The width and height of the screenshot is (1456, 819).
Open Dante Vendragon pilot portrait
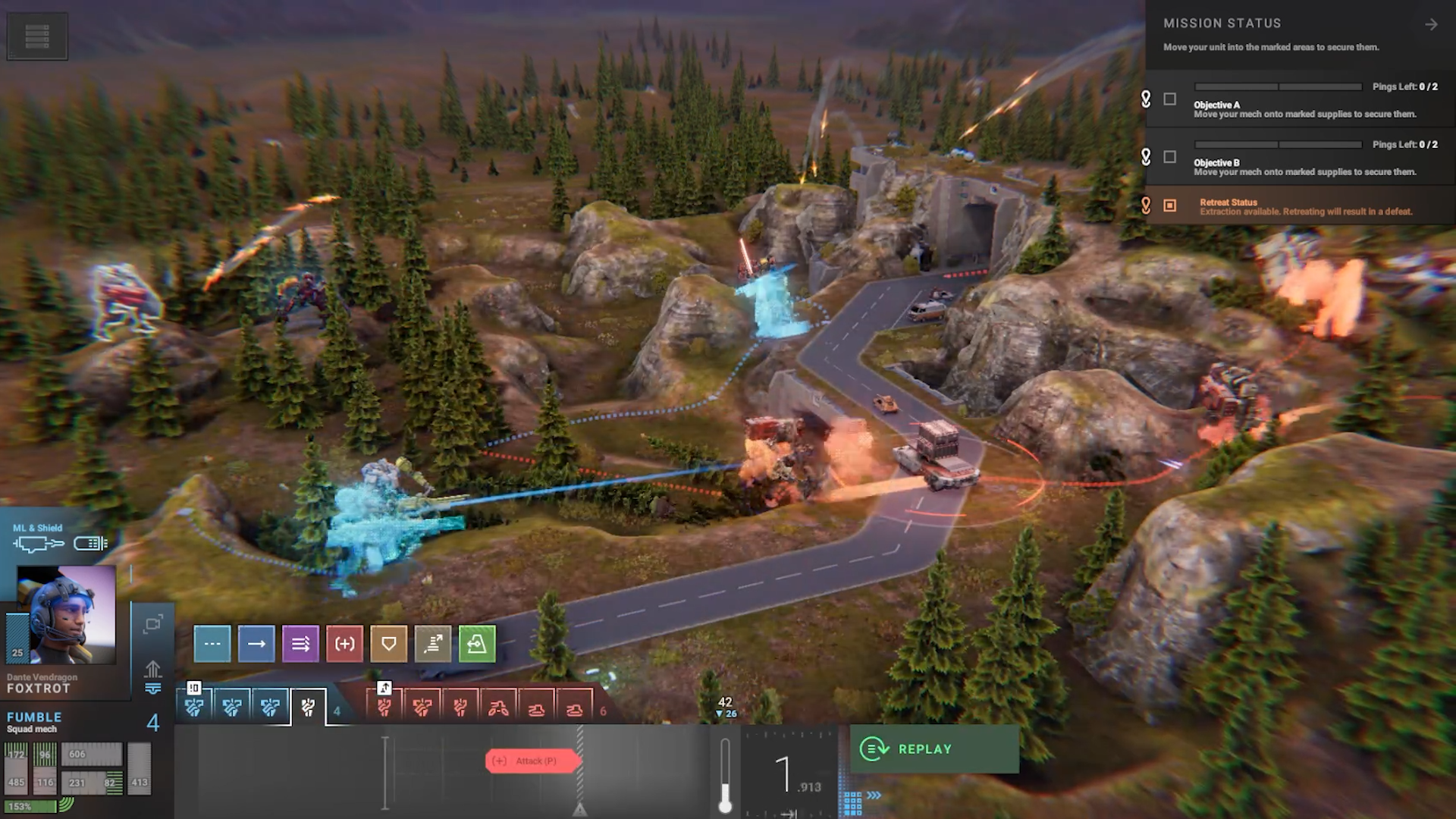pos(67,614)
